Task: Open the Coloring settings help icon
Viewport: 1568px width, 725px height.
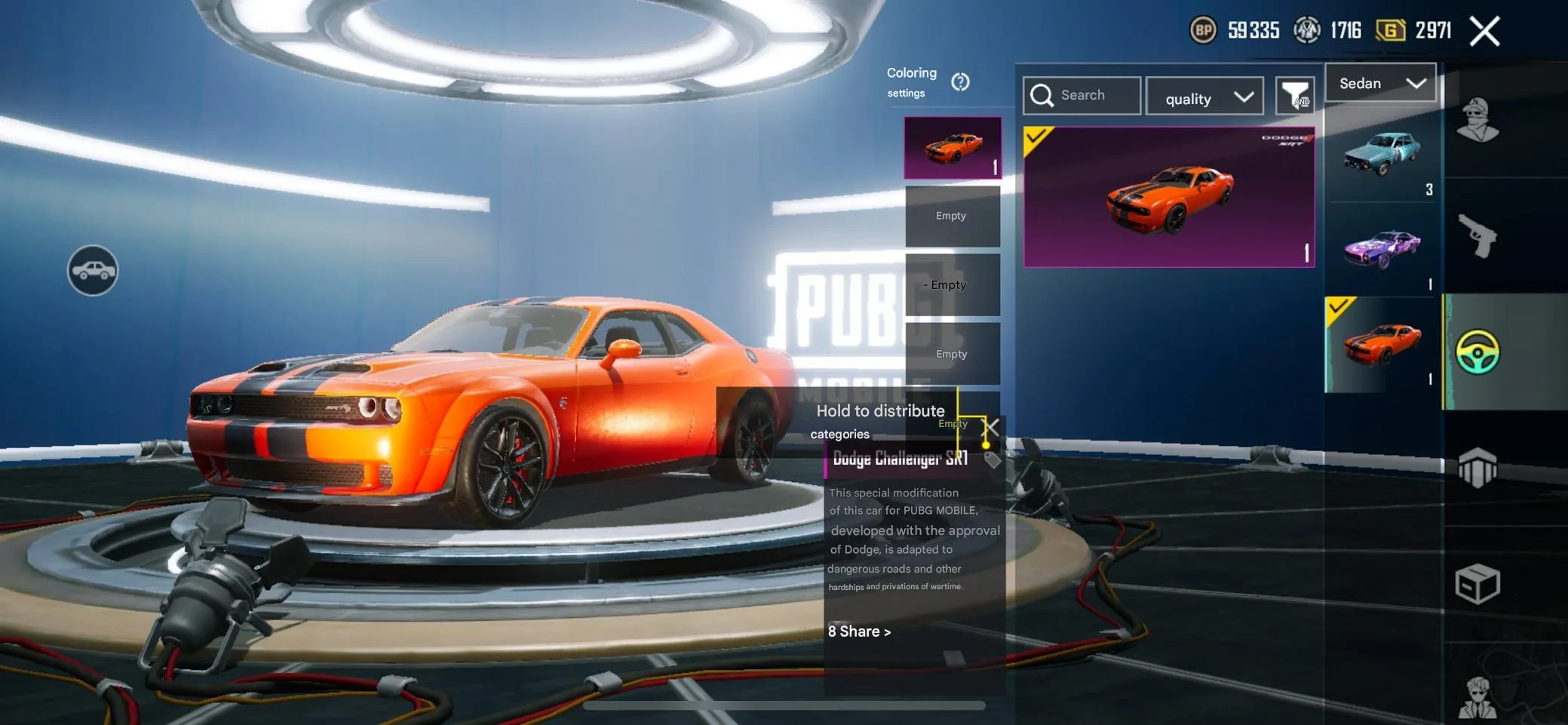Action: pos(961,83)
